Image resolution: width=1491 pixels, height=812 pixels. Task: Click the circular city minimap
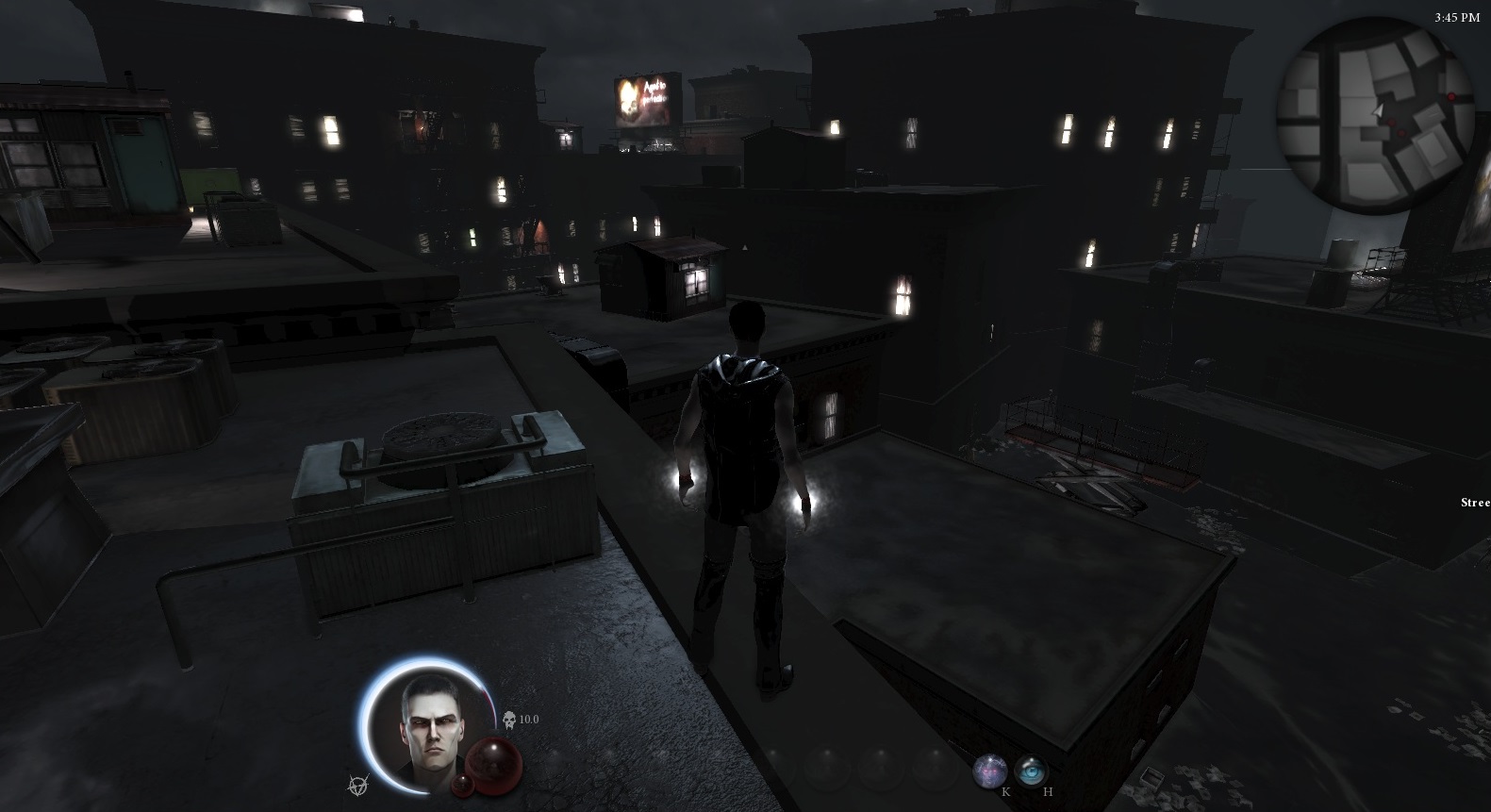click(1375, 117)
